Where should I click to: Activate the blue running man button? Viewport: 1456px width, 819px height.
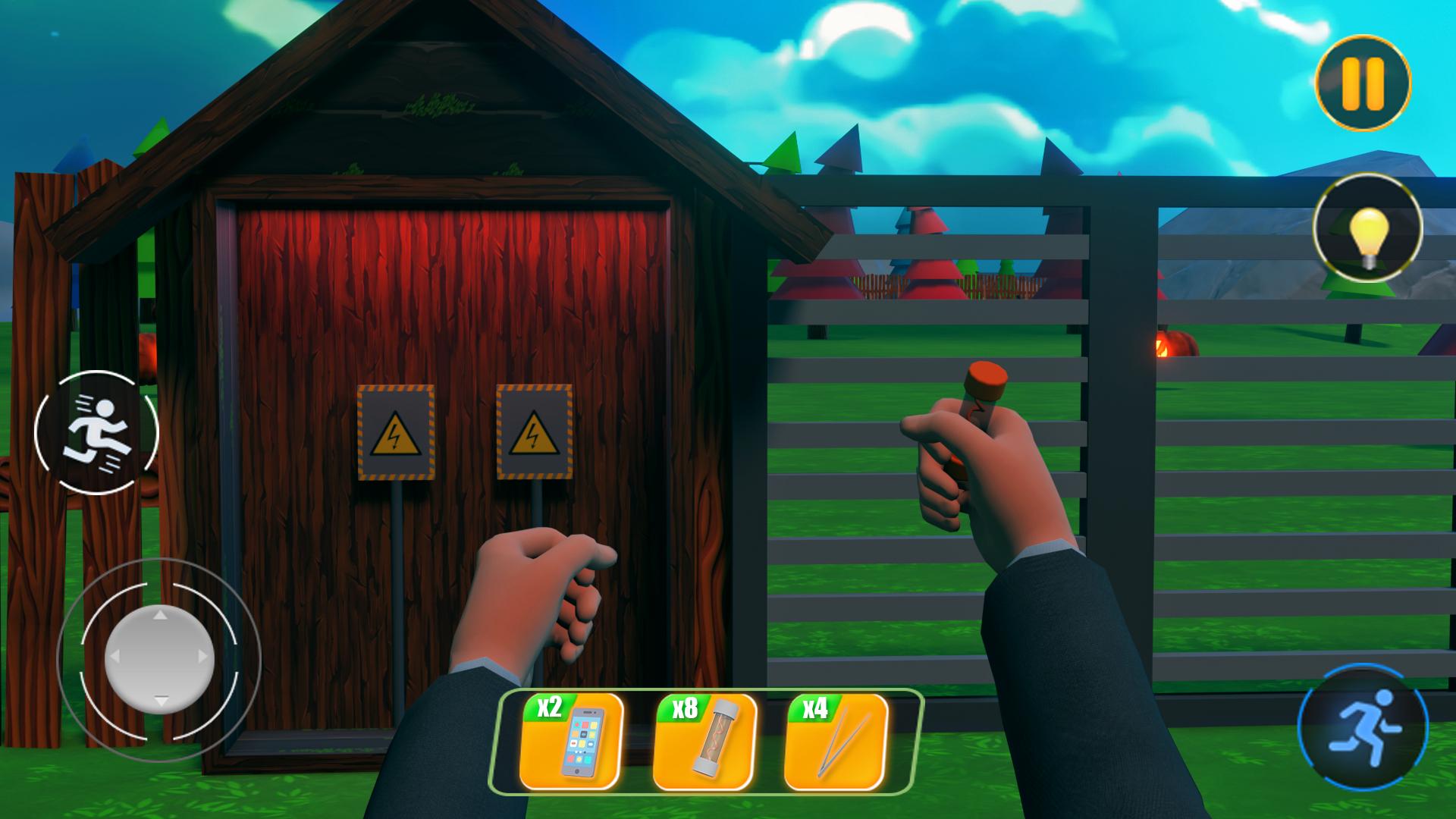(1363, 727)
